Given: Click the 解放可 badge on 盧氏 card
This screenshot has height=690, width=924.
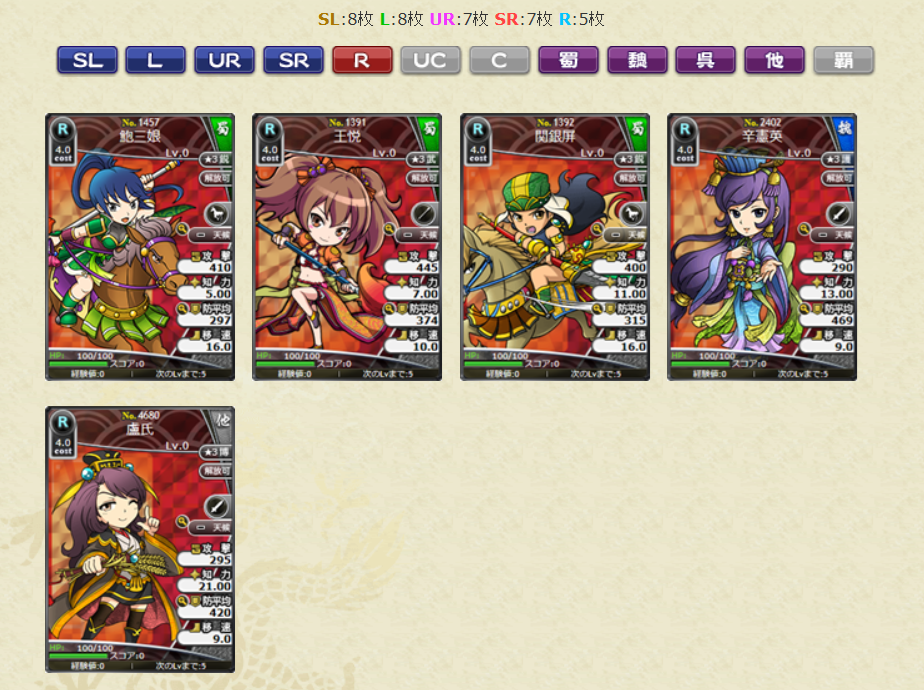Looking at the screenshot, I should point(216,470).
